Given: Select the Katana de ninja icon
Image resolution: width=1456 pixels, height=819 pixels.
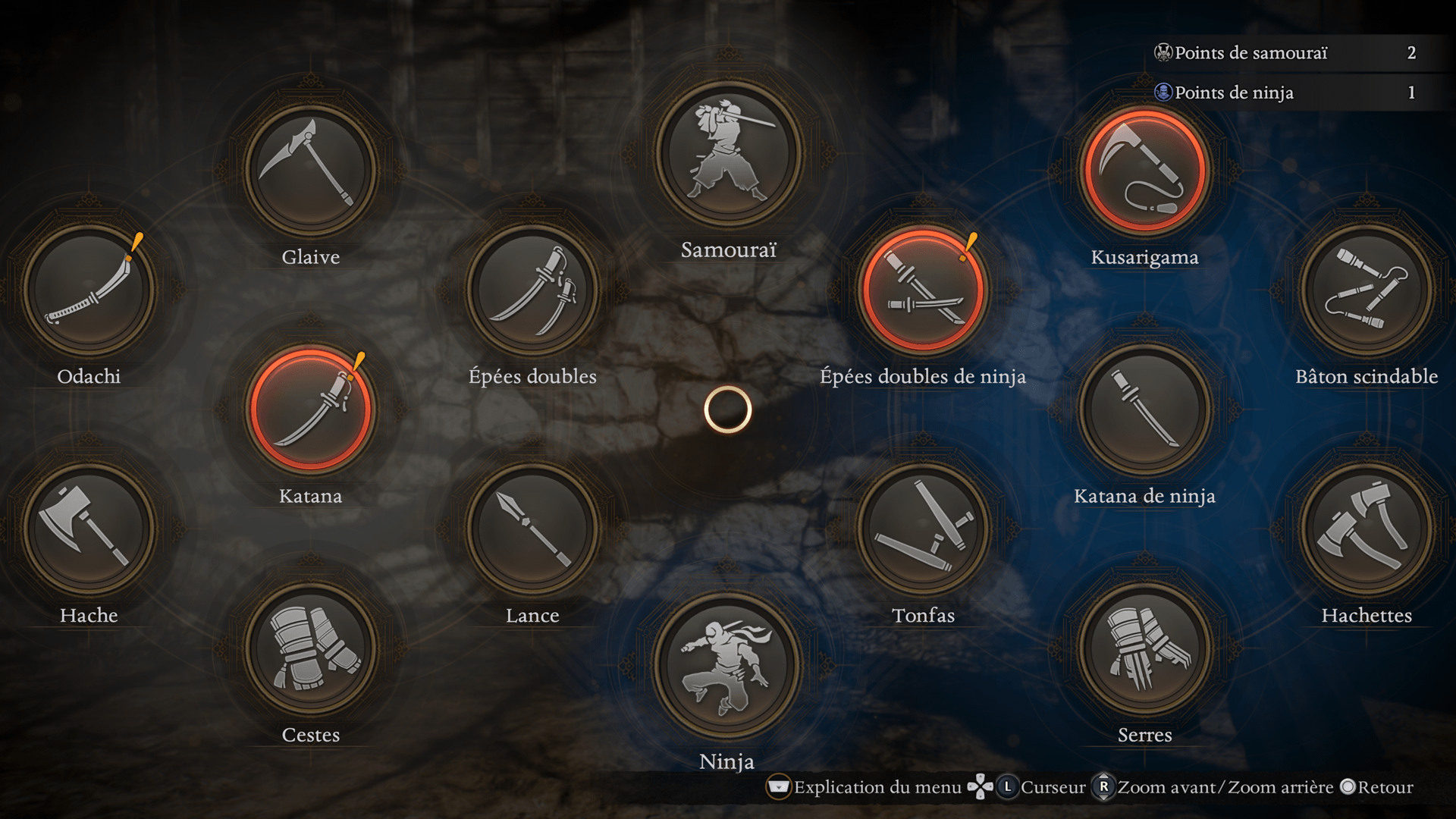Looking at the screenshot, I should (1144, 409).
